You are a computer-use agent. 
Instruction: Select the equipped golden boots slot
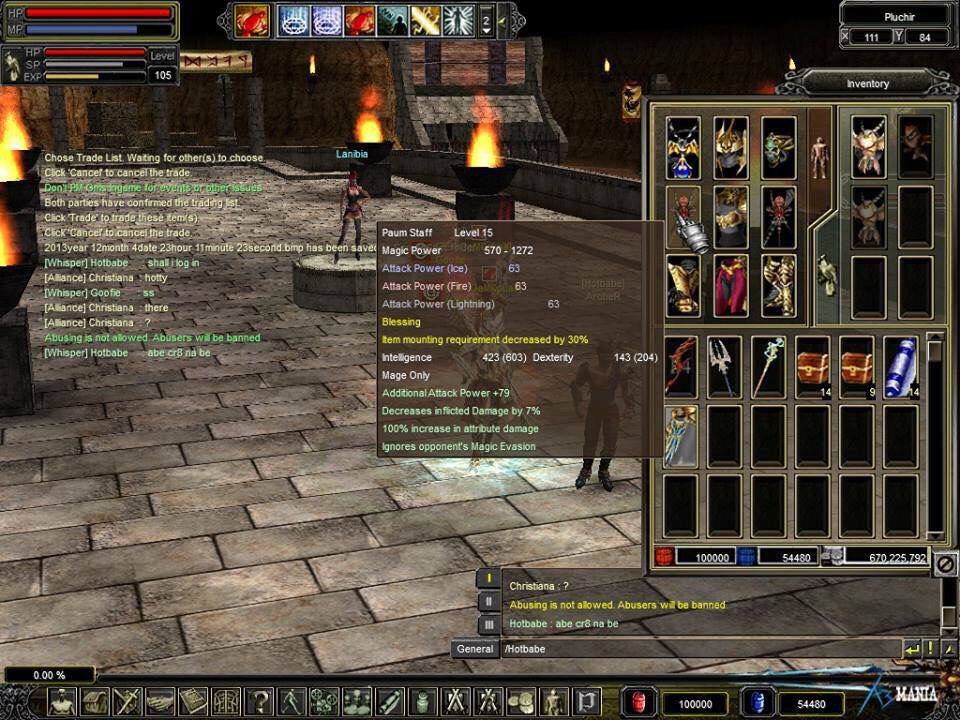[x=778, y=285]
